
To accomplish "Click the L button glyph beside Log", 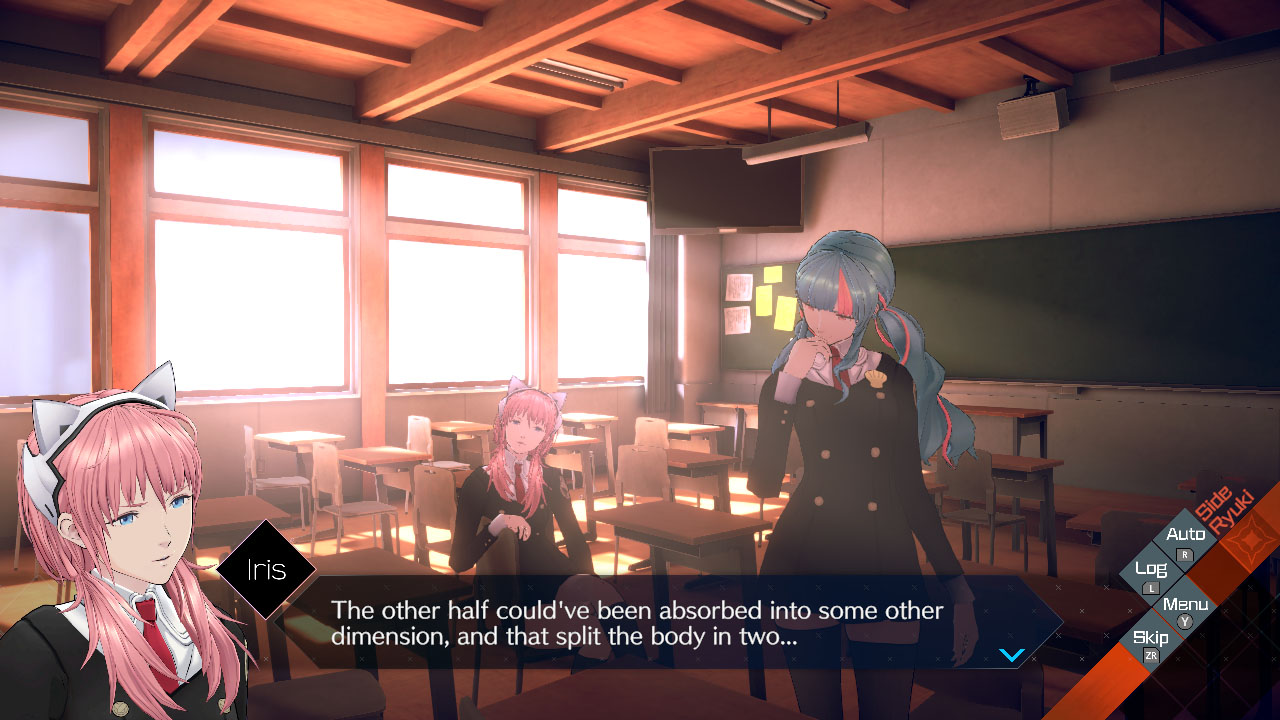I will click(1151, 588).
